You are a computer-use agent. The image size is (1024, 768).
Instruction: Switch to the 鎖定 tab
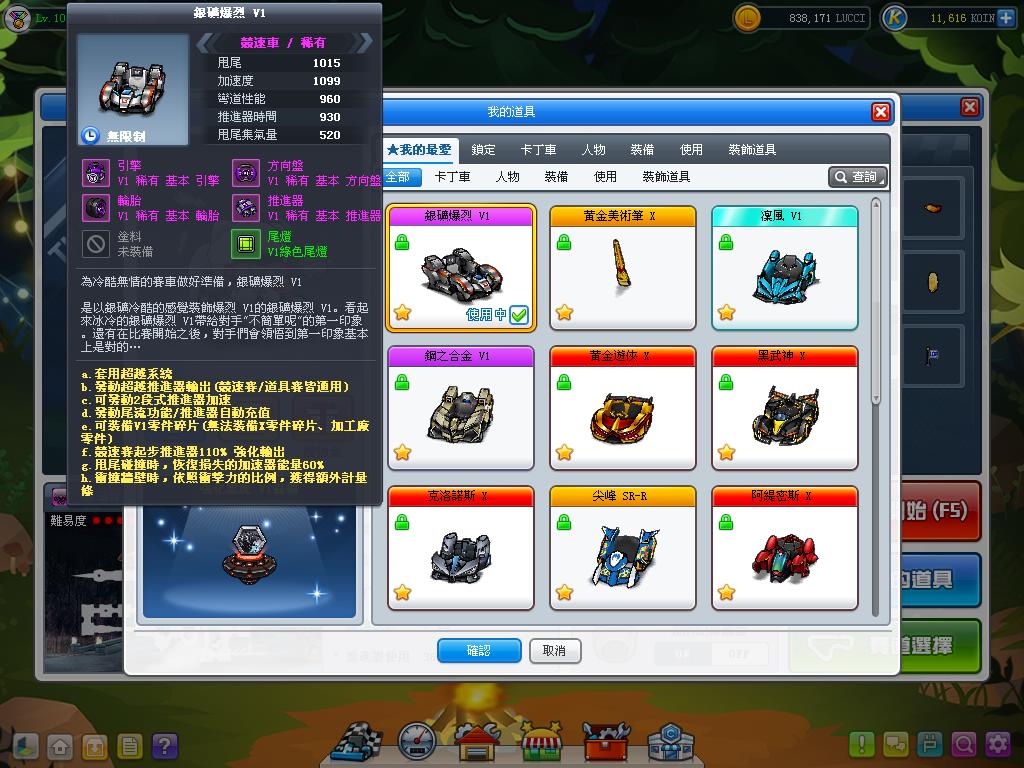tap(483, 150)
